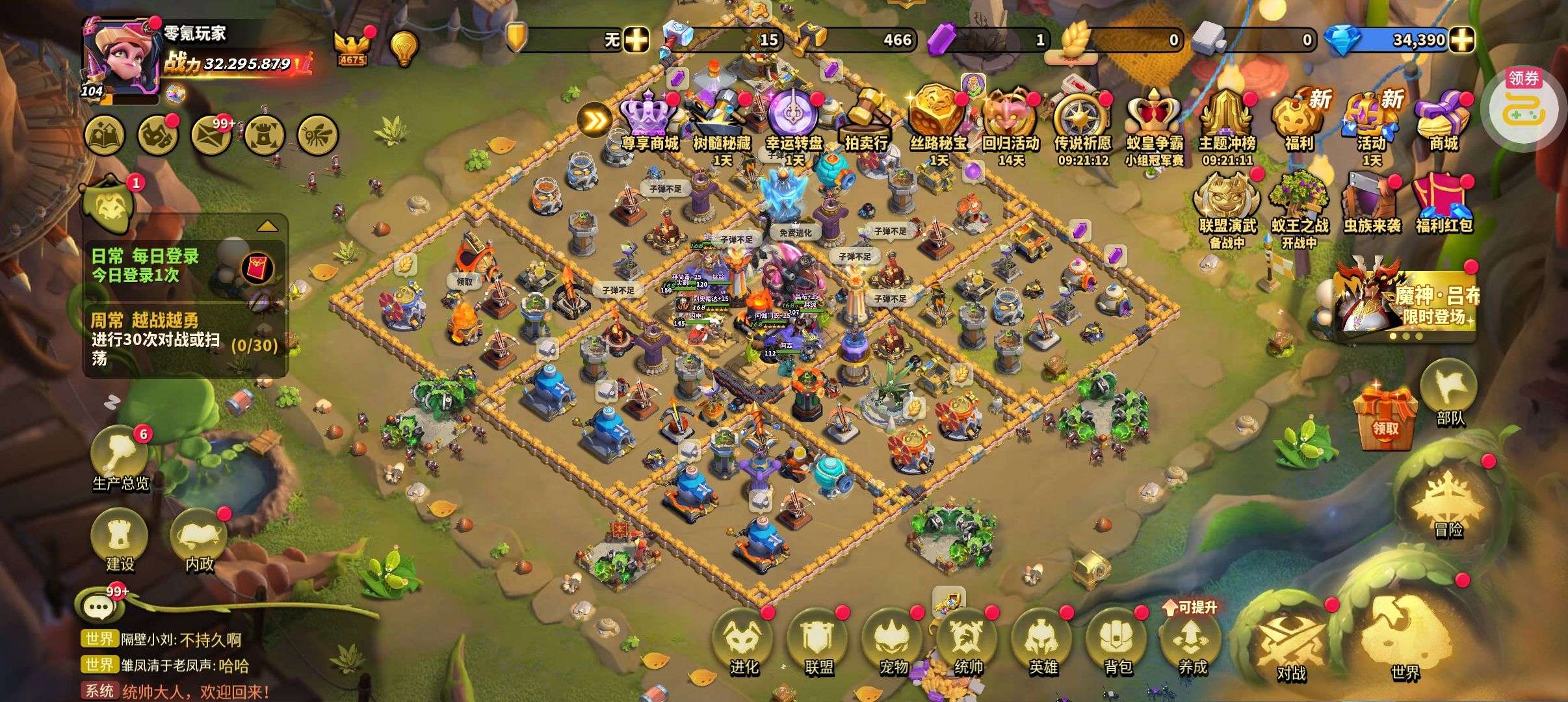Open the 虫族来袭 event

tap(1370, 203)
